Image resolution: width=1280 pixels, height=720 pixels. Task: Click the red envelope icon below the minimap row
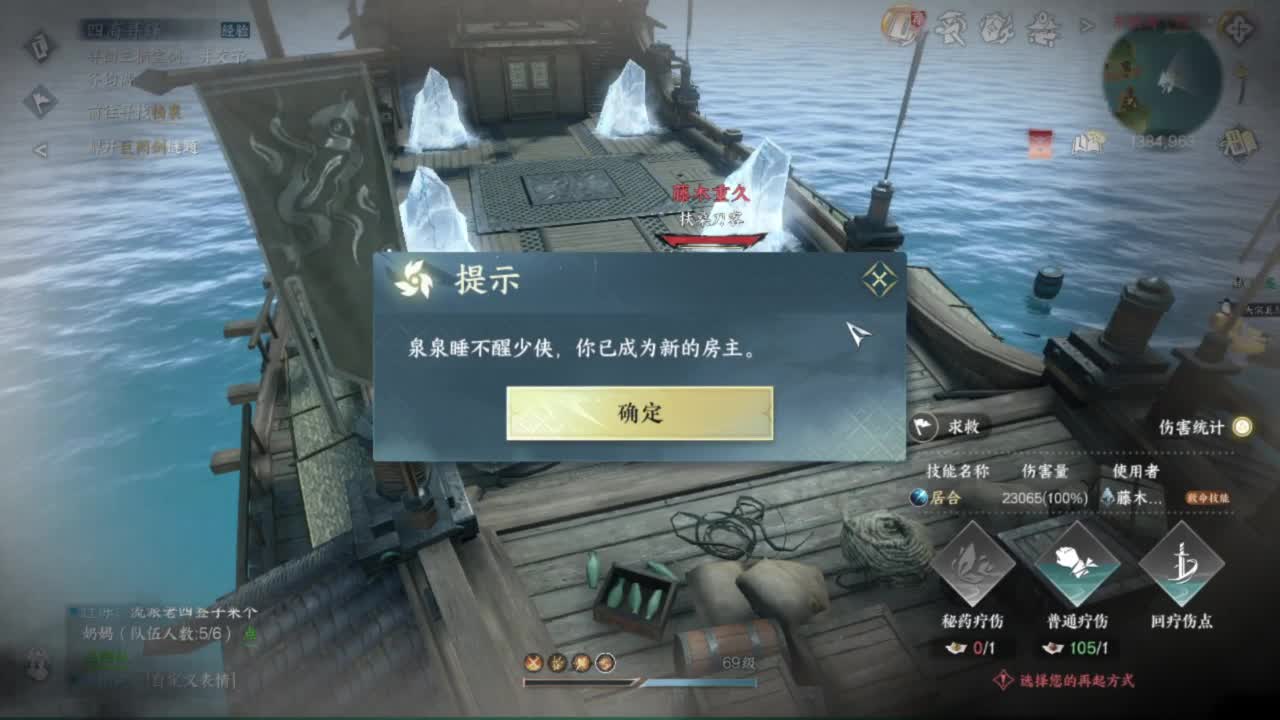(x=1040, y=144)
